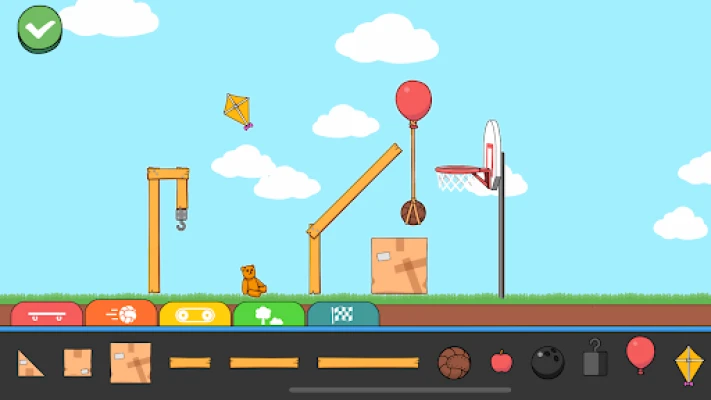Choose the medium-length wooden plank

coord(264,362)
